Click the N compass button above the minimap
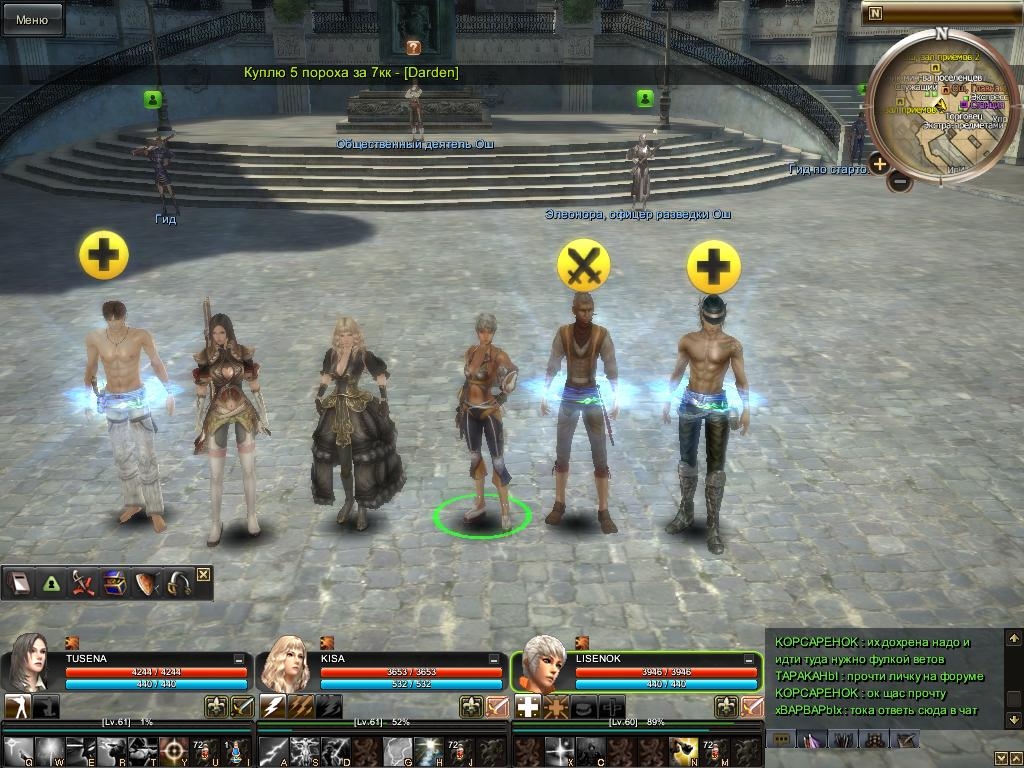Viewport: 1024px width, 768px height. coord(875,13)
